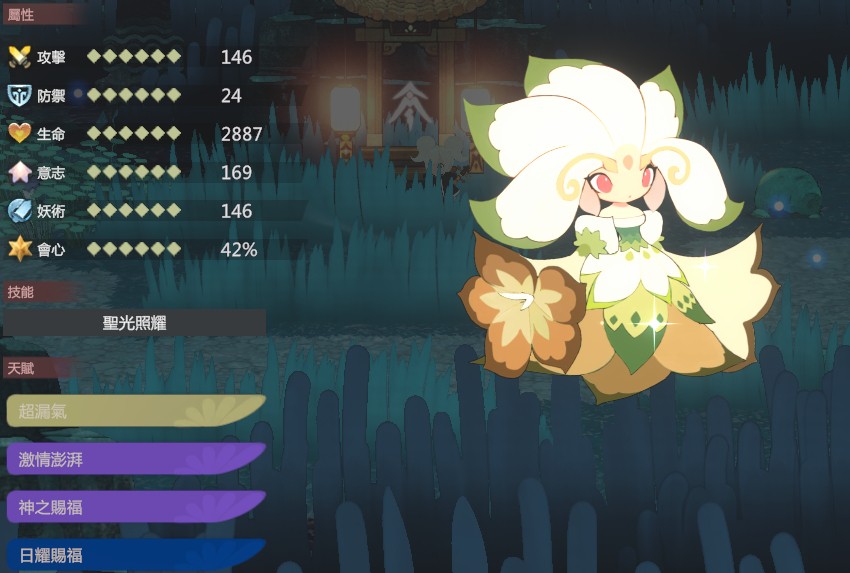Choose the 激情澎湃 talent
850x573 pixels.
coord(135,459)
